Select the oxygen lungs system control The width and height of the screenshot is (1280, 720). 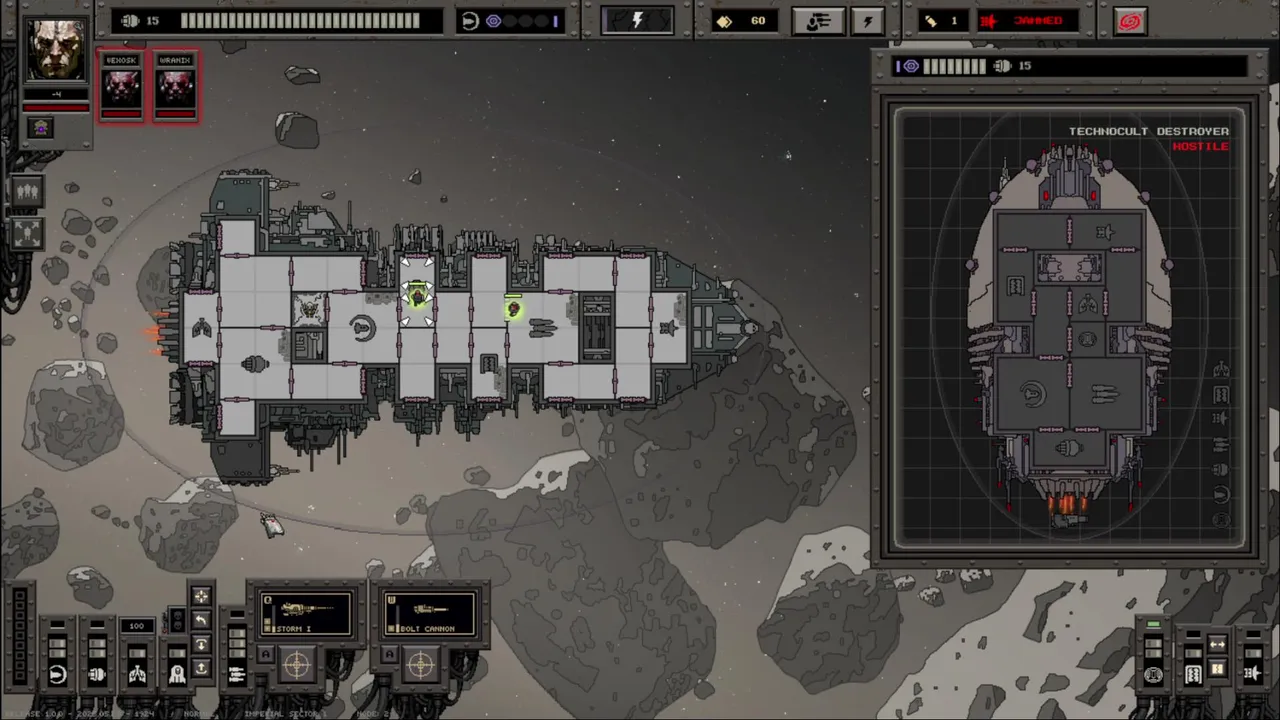[137, 675]
